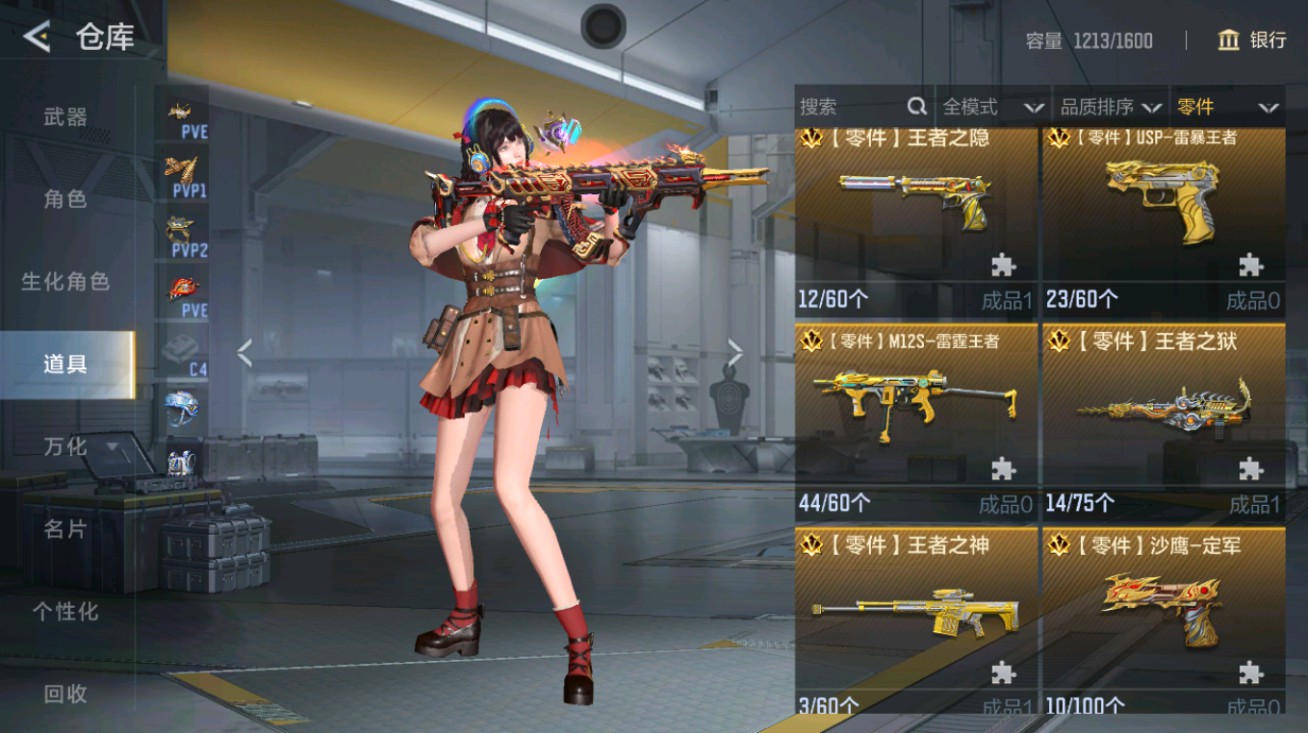This screenshot has height=733, width=1308.
Task: Switch to the 个性化 personalization tab
Action: coord(66,611)
